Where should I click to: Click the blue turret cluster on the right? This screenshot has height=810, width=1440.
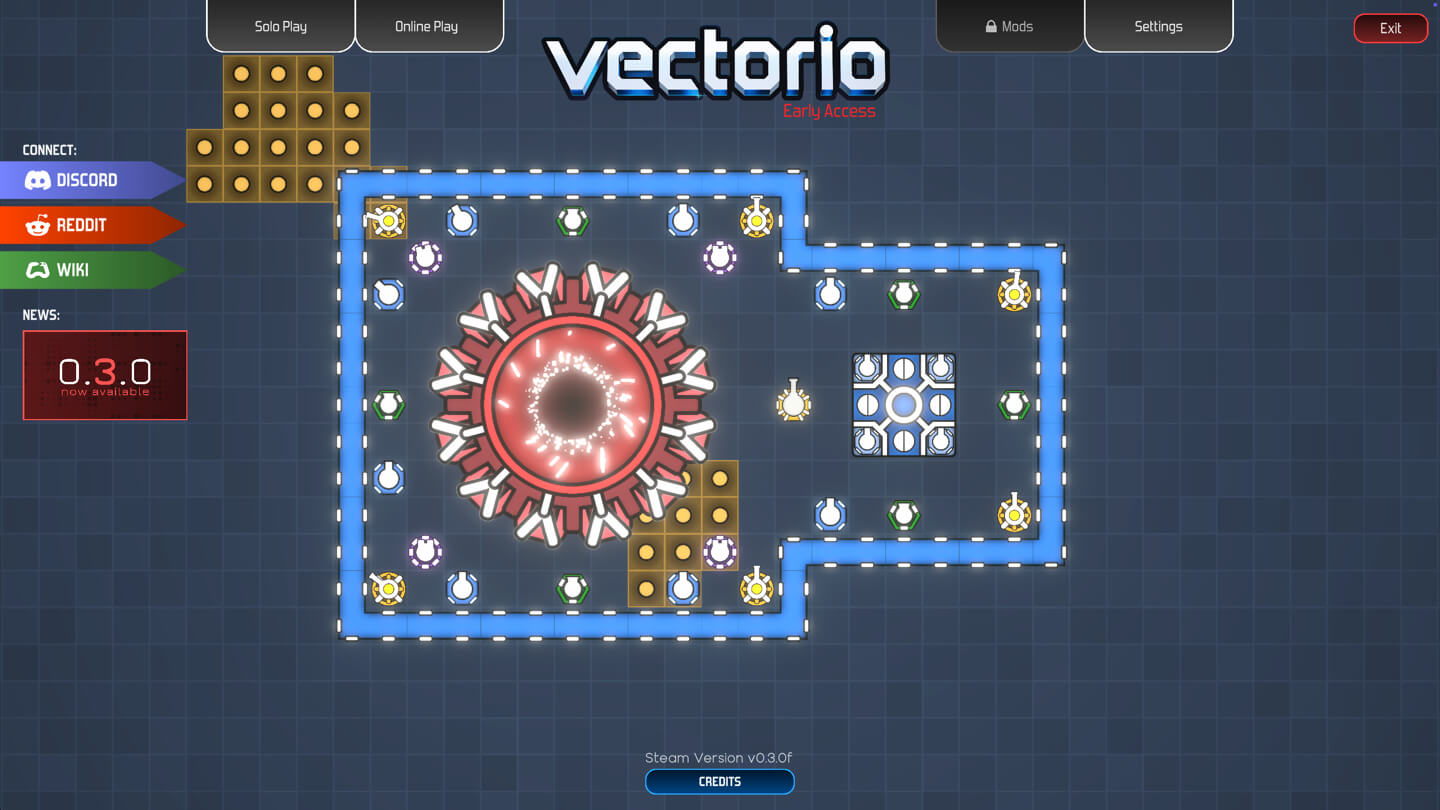tap(904, 405)
